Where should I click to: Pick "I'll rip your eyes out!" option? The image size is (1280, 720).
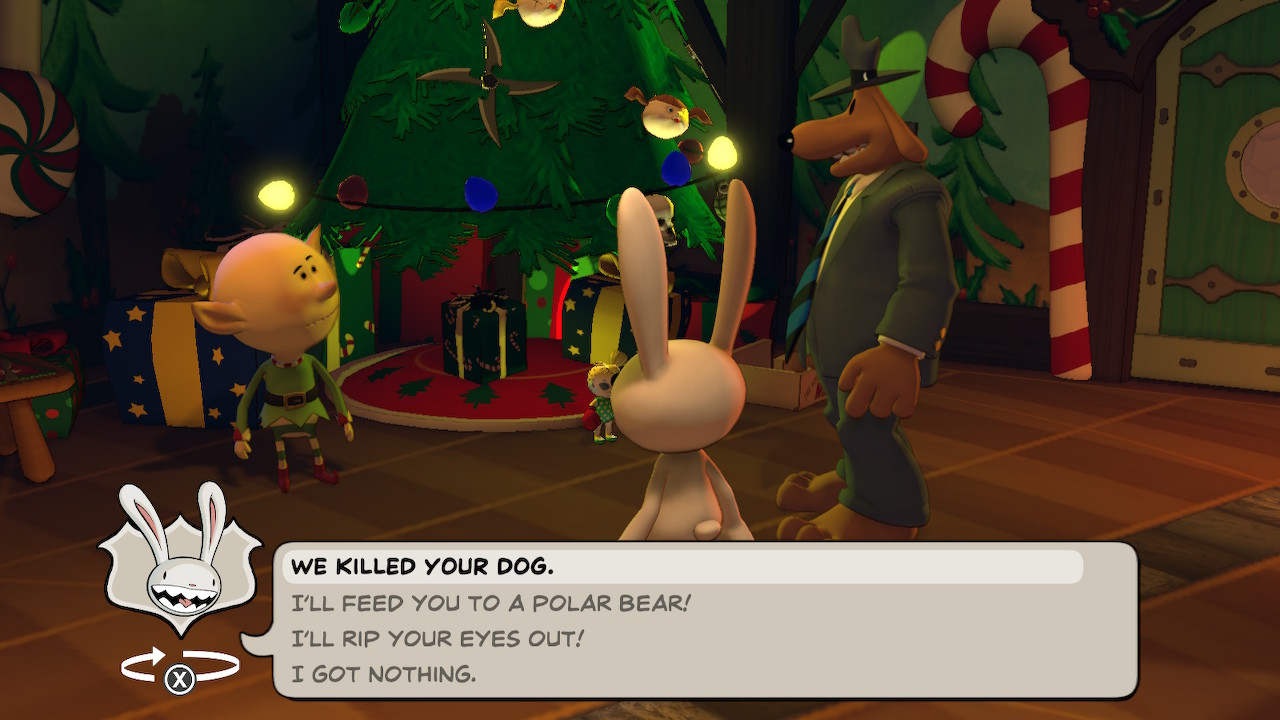pos(437,639)
